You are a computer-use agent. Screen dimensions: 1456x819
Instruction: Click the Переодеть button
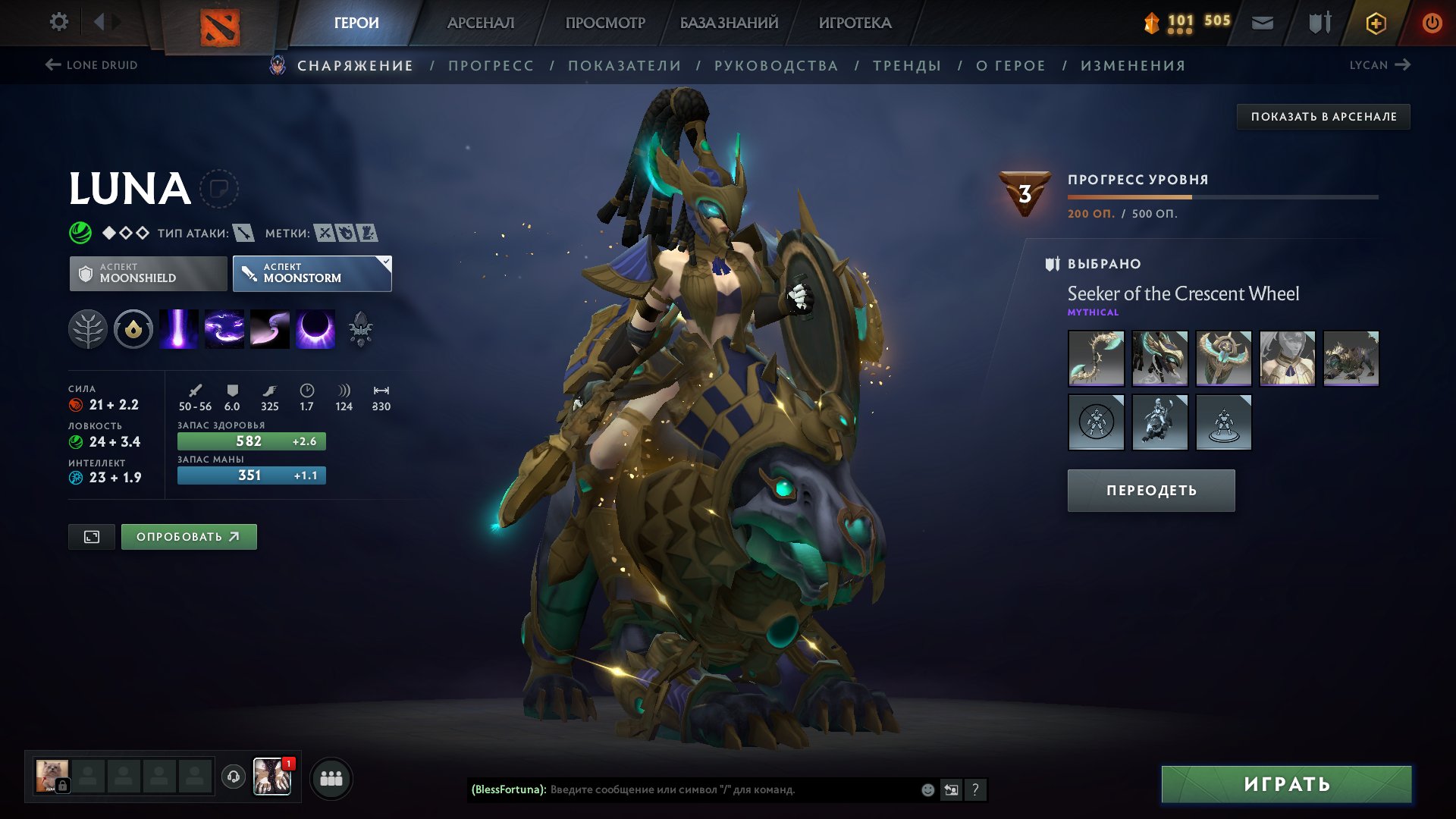pos(1150,491)
